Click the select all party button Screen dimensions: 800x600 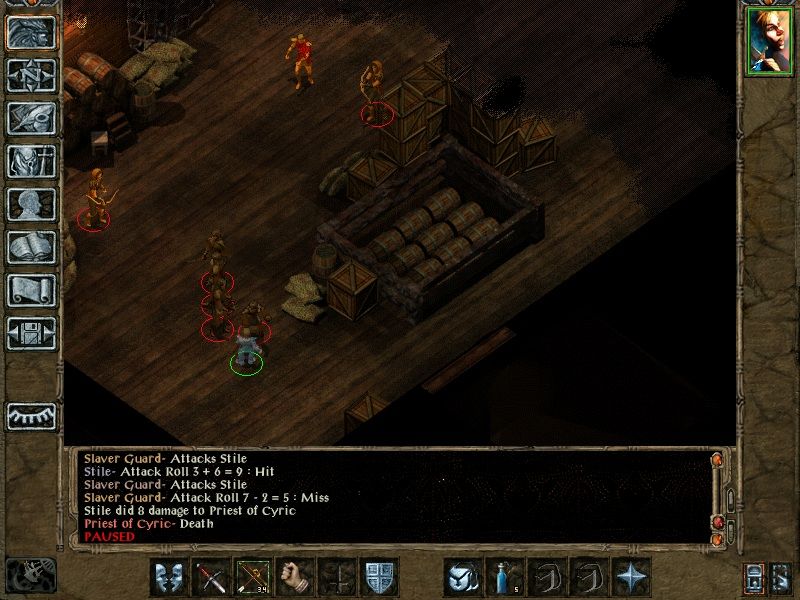click(x=781, y=577)
